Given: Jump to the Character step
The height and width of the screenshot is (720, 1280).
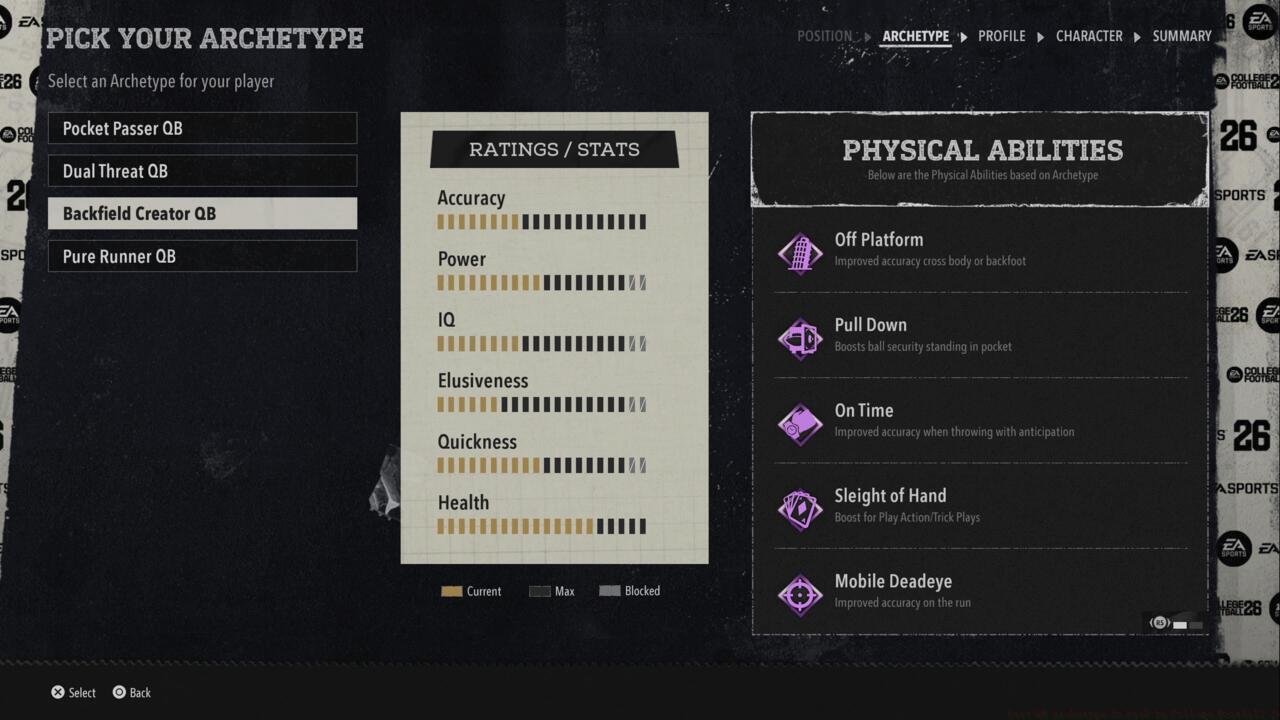Looking at the screenshot, I should pos(1089,36).
